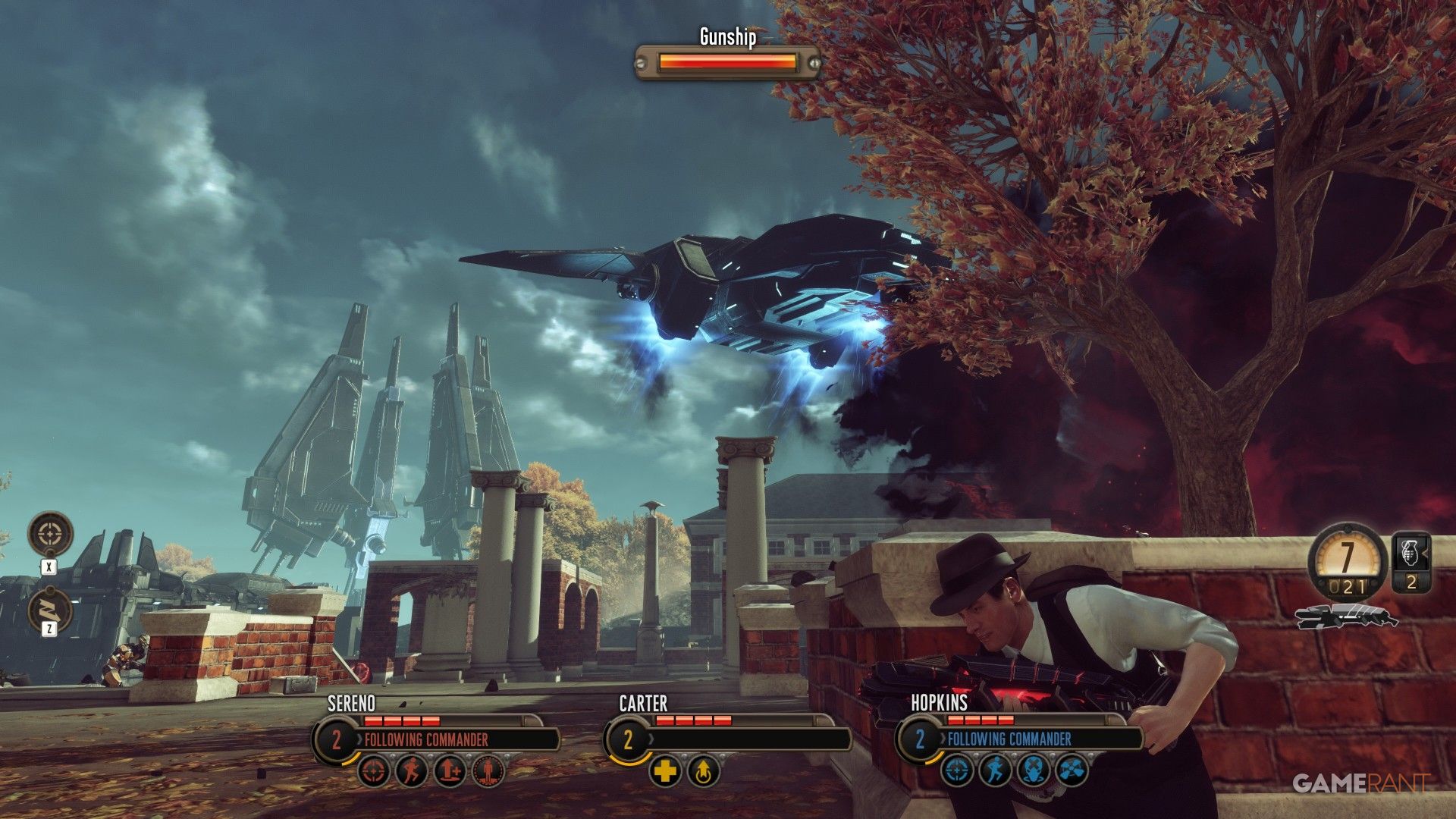The height and width of the screenshot is (819, 1456).
Task: Toggle Sereno's last ability on the far right
Action: tap(489, 772)
